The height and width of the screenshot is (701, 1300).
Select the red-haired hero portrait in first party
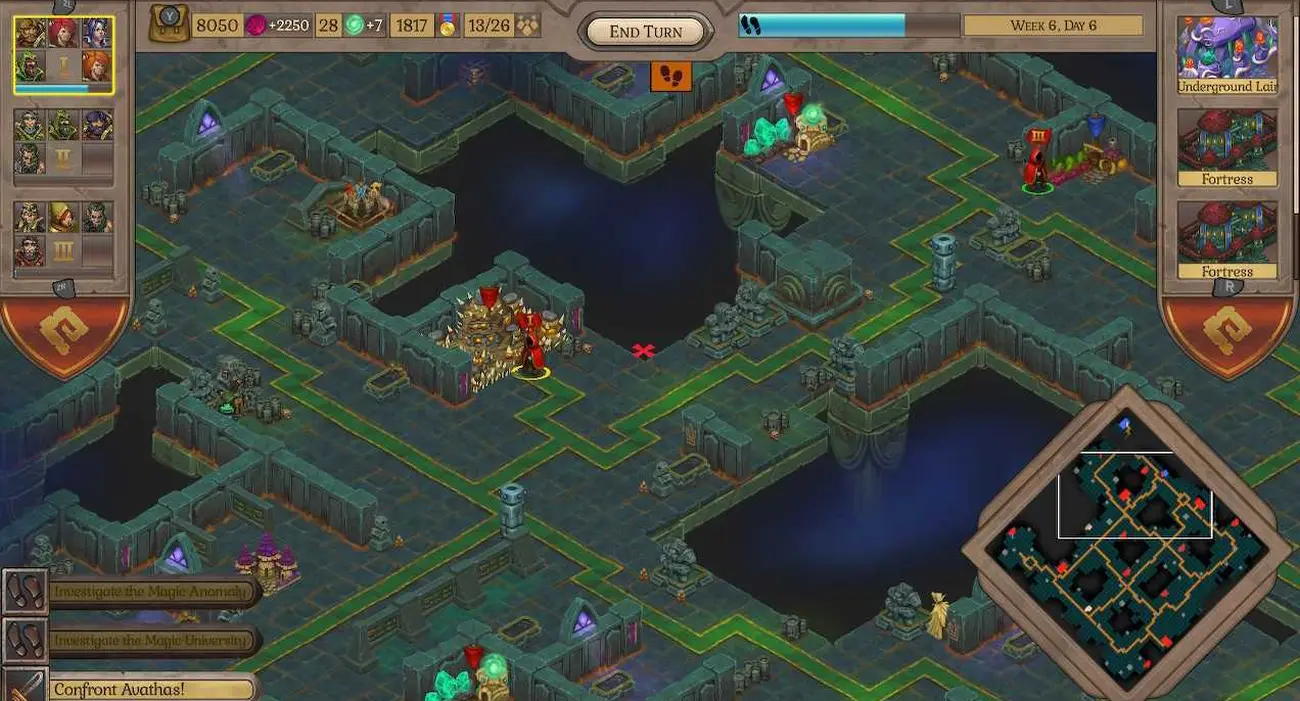[x=64, y=33]
